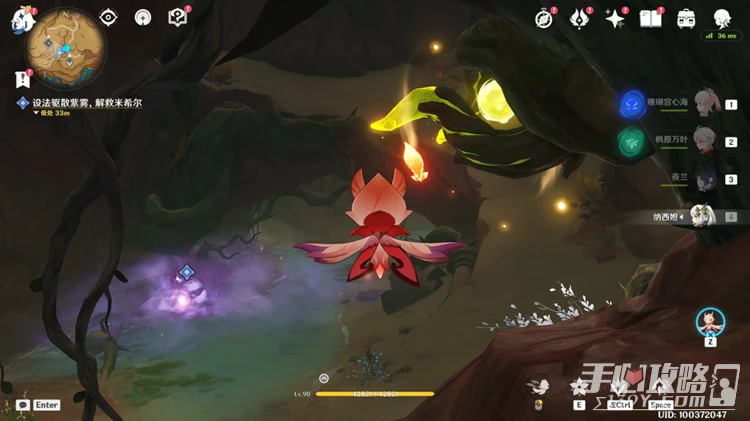Open the wish star icon
This screenshot has width=750, height=421.
(x=615, y=18)
